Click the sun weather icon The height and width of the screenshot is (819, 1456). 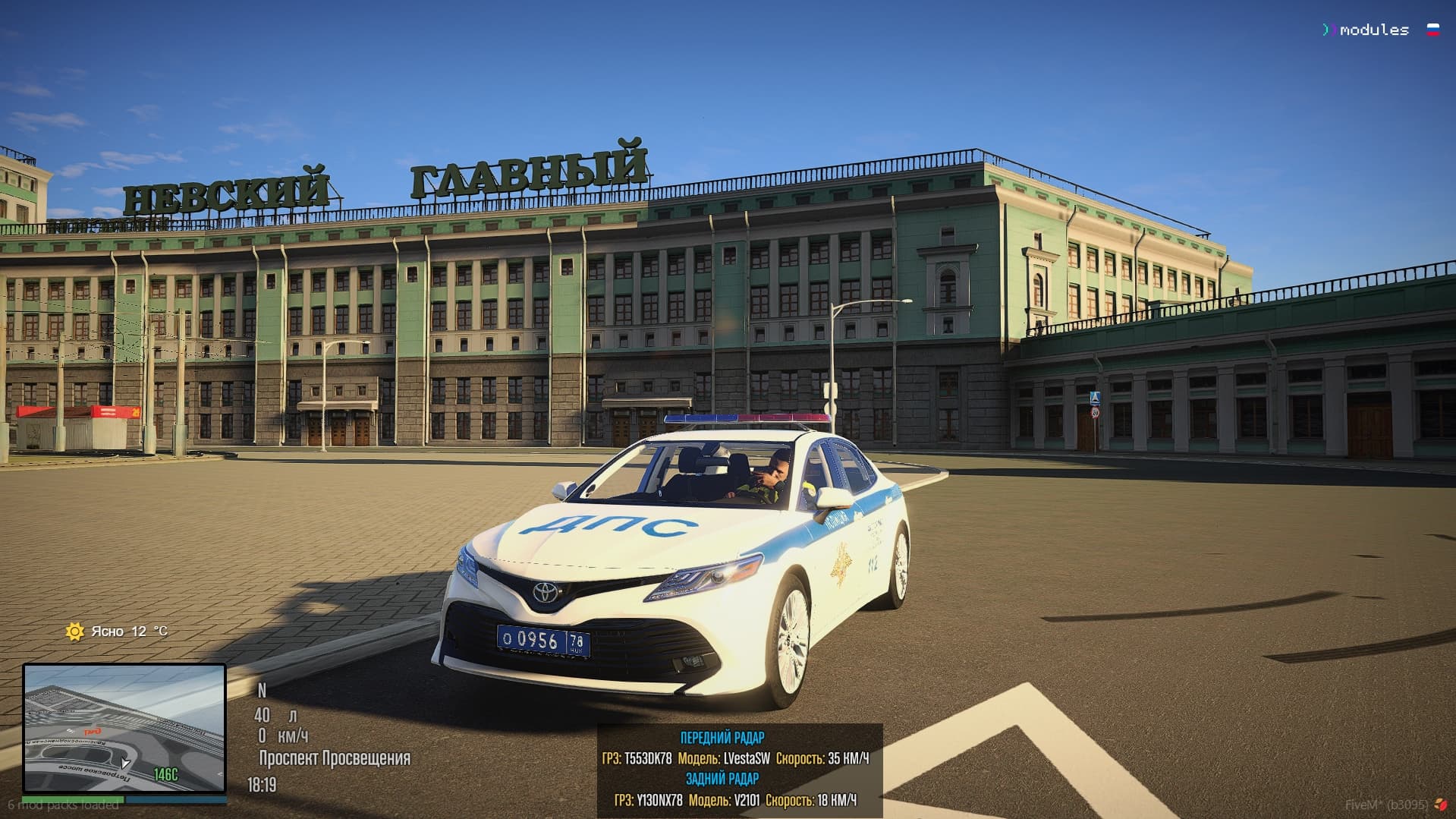click(x=74, y=632)
